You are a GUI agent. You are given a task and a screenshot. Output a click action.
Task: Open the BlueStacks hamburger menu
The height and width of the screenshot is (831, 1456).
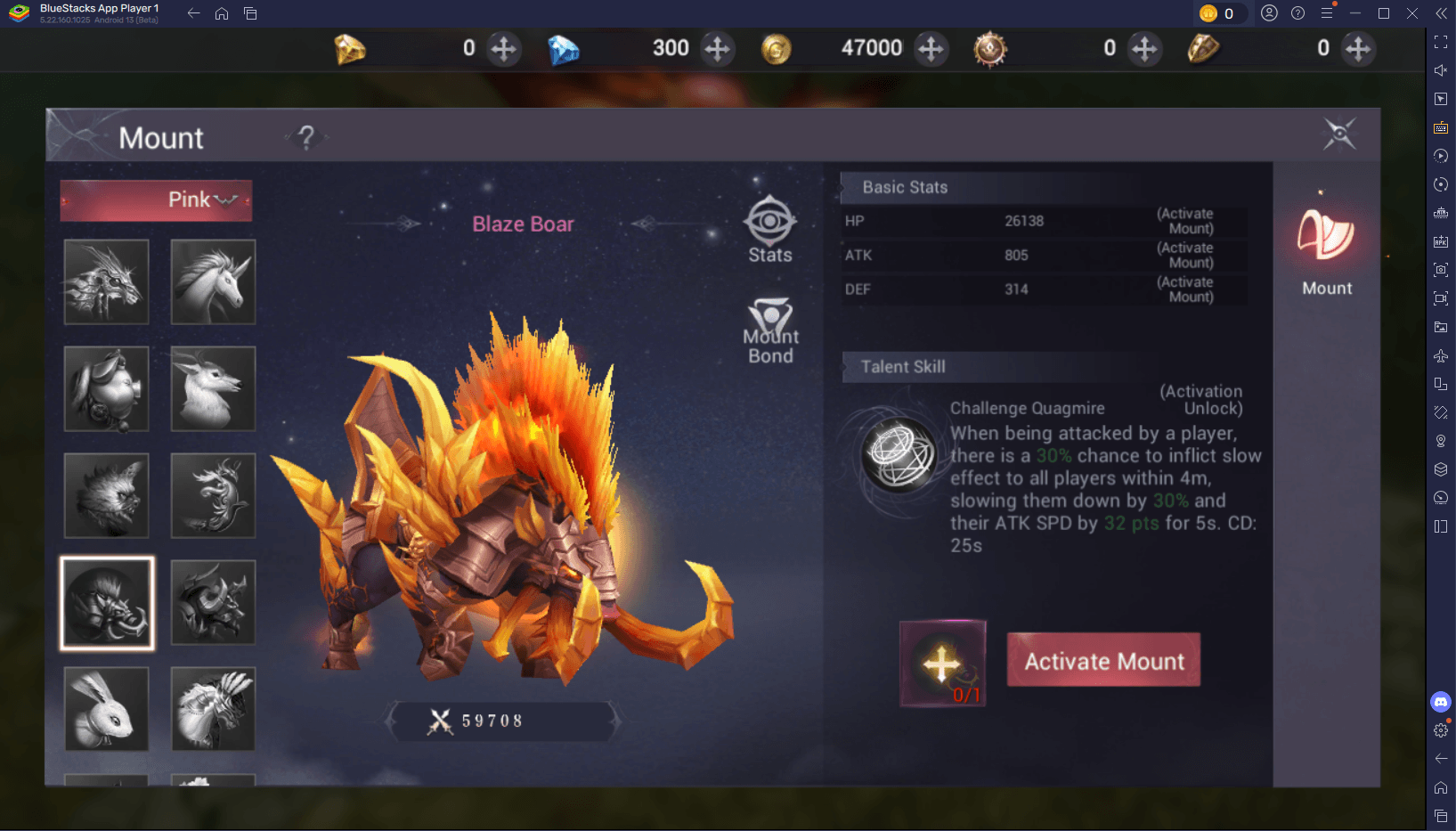tap(1328, 13)
